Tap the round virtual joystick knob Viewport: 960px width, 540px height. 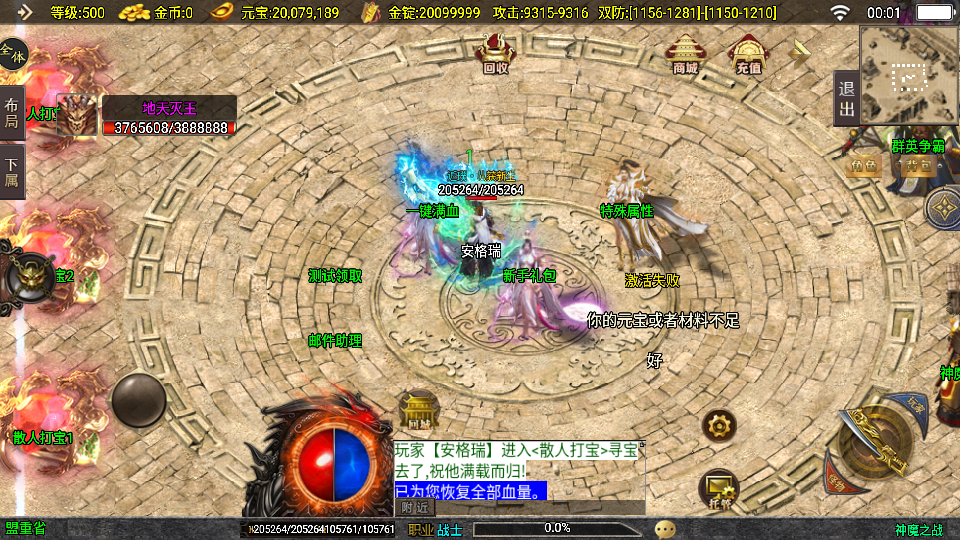click(139, 400)
